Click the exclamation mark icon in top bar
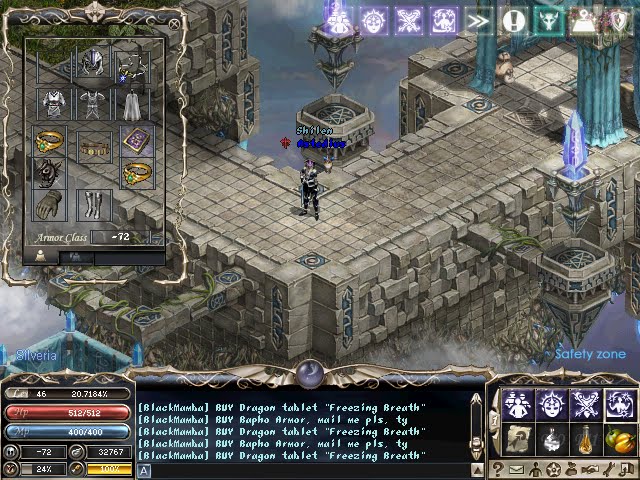The height and width of the screenshot is (480, 640). pos(514,20)
